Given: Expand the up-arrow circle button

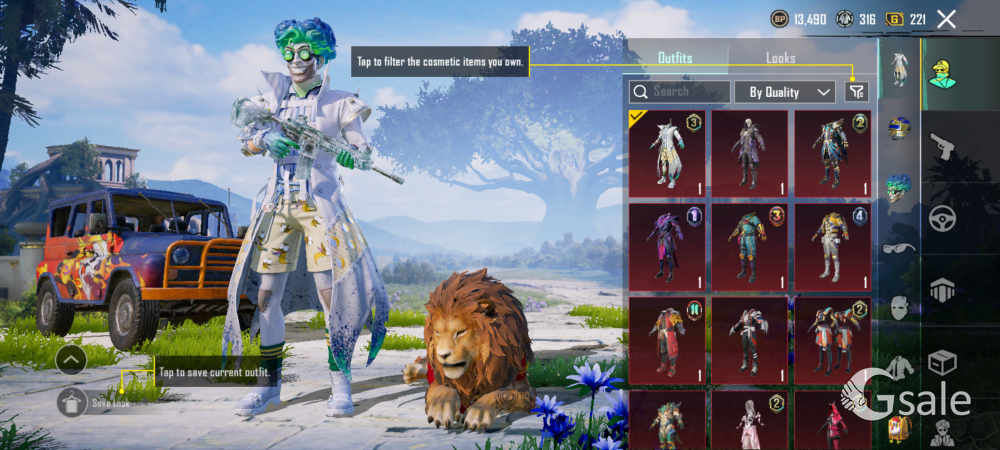Looking at the screenshot, I should tap(71, 360).
